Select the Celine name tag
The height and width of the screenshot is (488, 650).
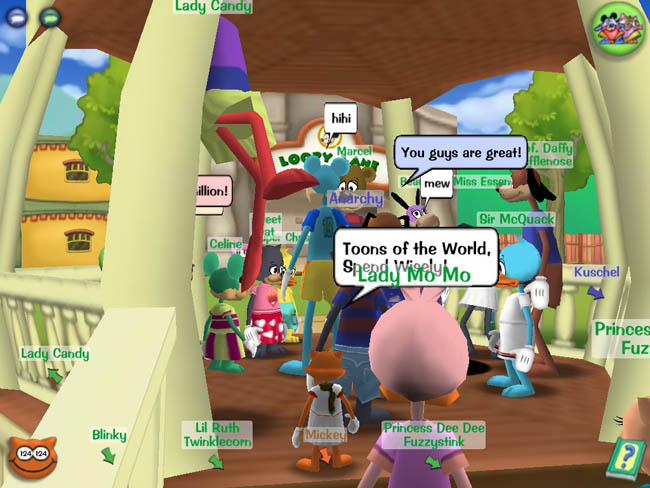pyautogui.click(x=225, y=244)
